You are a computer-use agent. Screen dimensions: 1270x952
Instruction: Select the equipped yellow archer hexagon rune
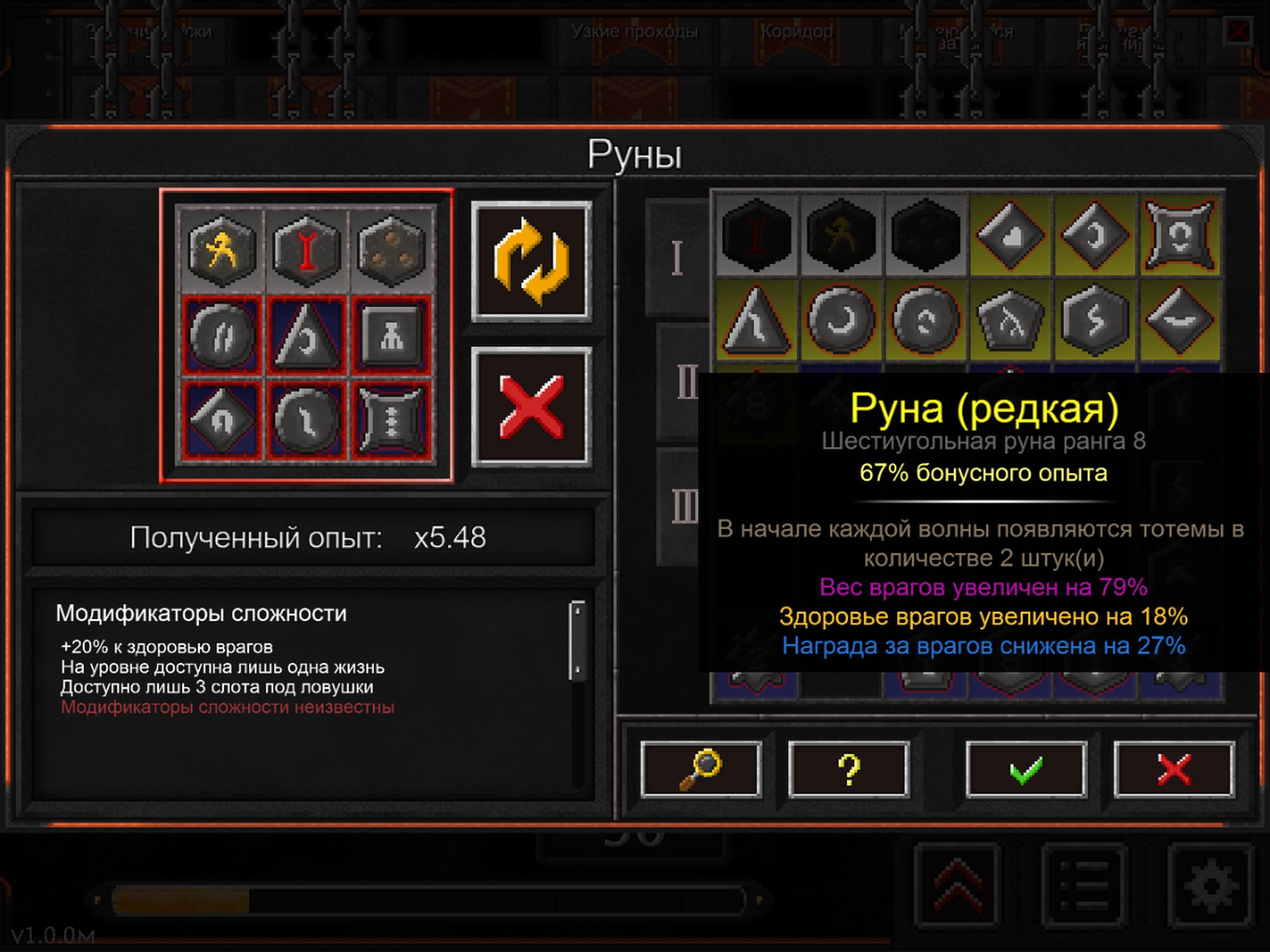(x=222, y=250)
